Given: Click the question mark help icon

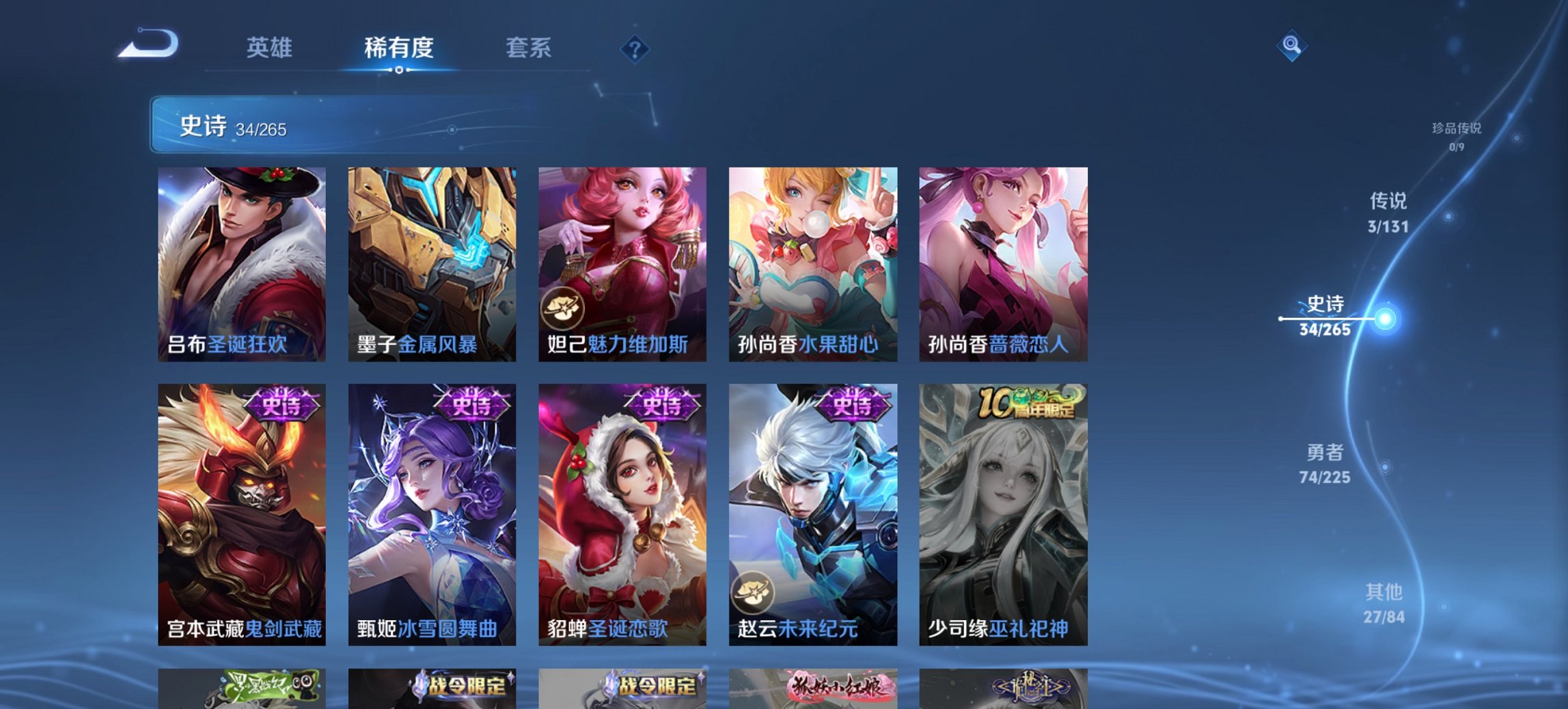Looking at the screenshot, I should click(633, 48).
